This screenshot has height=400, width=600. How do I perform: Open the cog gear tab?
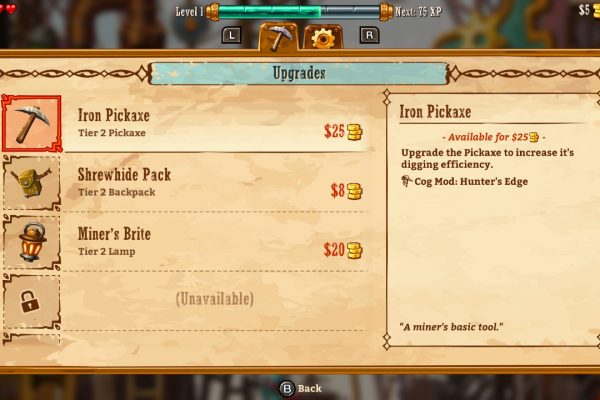[322, 38]
